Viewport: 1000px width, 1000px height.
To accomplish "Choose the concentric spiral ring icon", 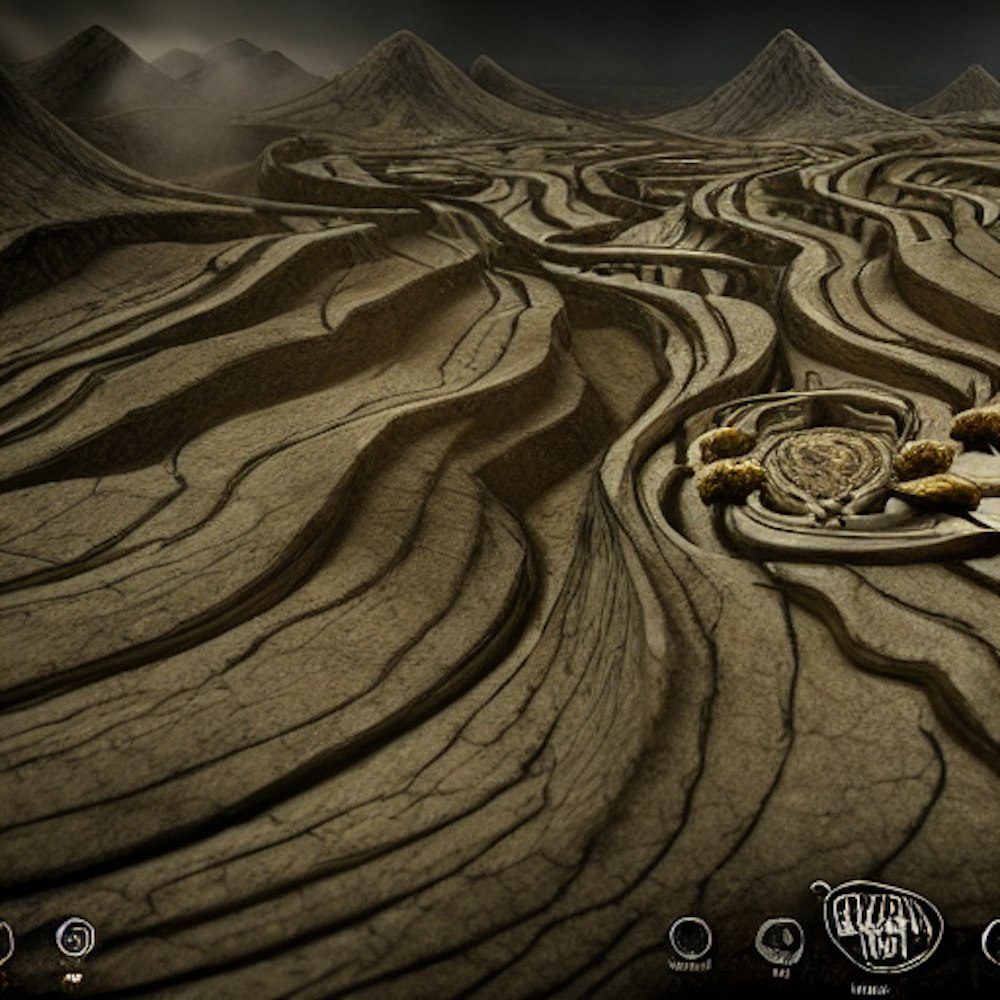I will tap(75, 938).
